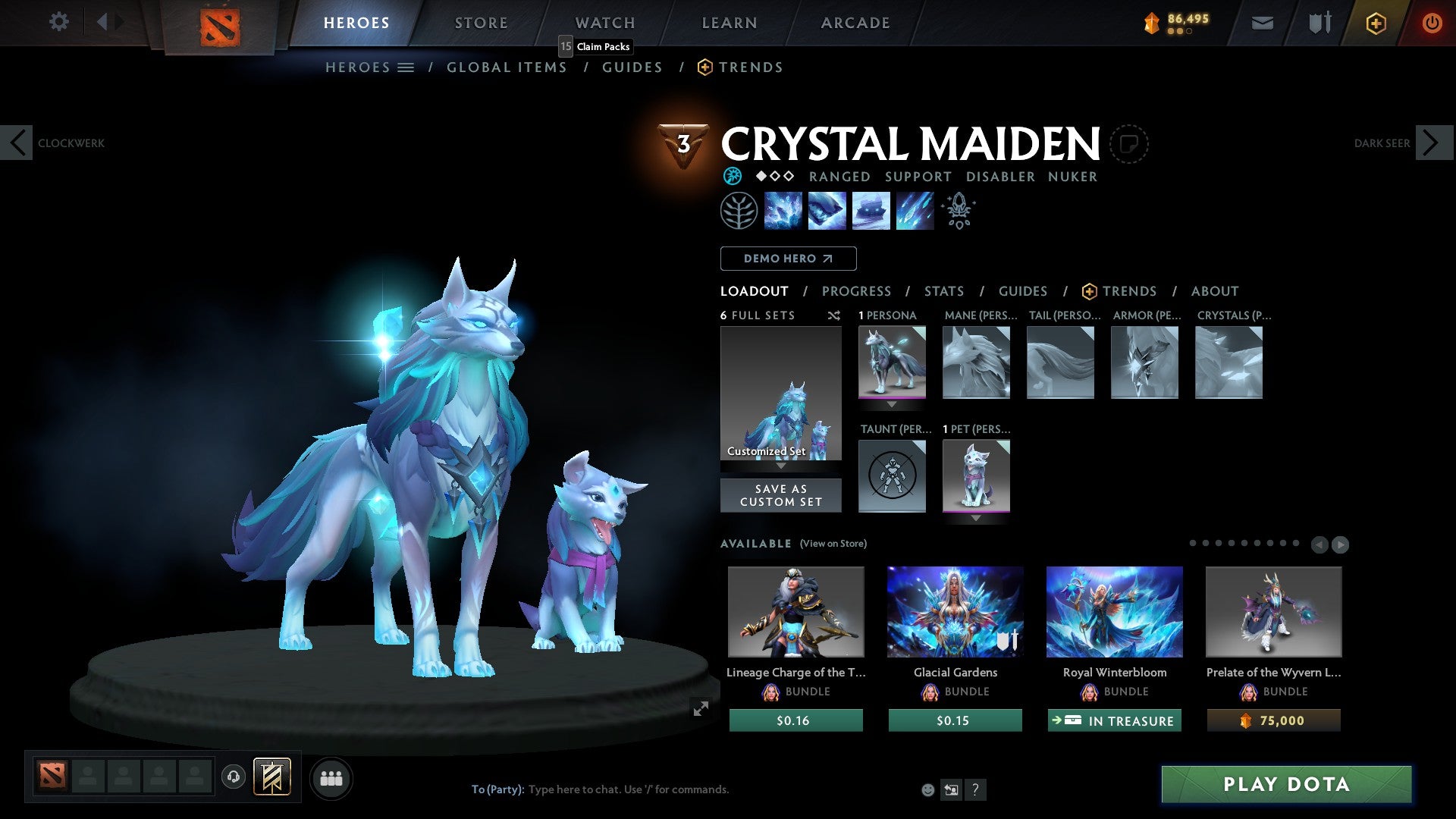This screenshot has width=1456, height=819.
Task: Click the Freezing Field ultimate ability icon
Action: tap(915, 211)
